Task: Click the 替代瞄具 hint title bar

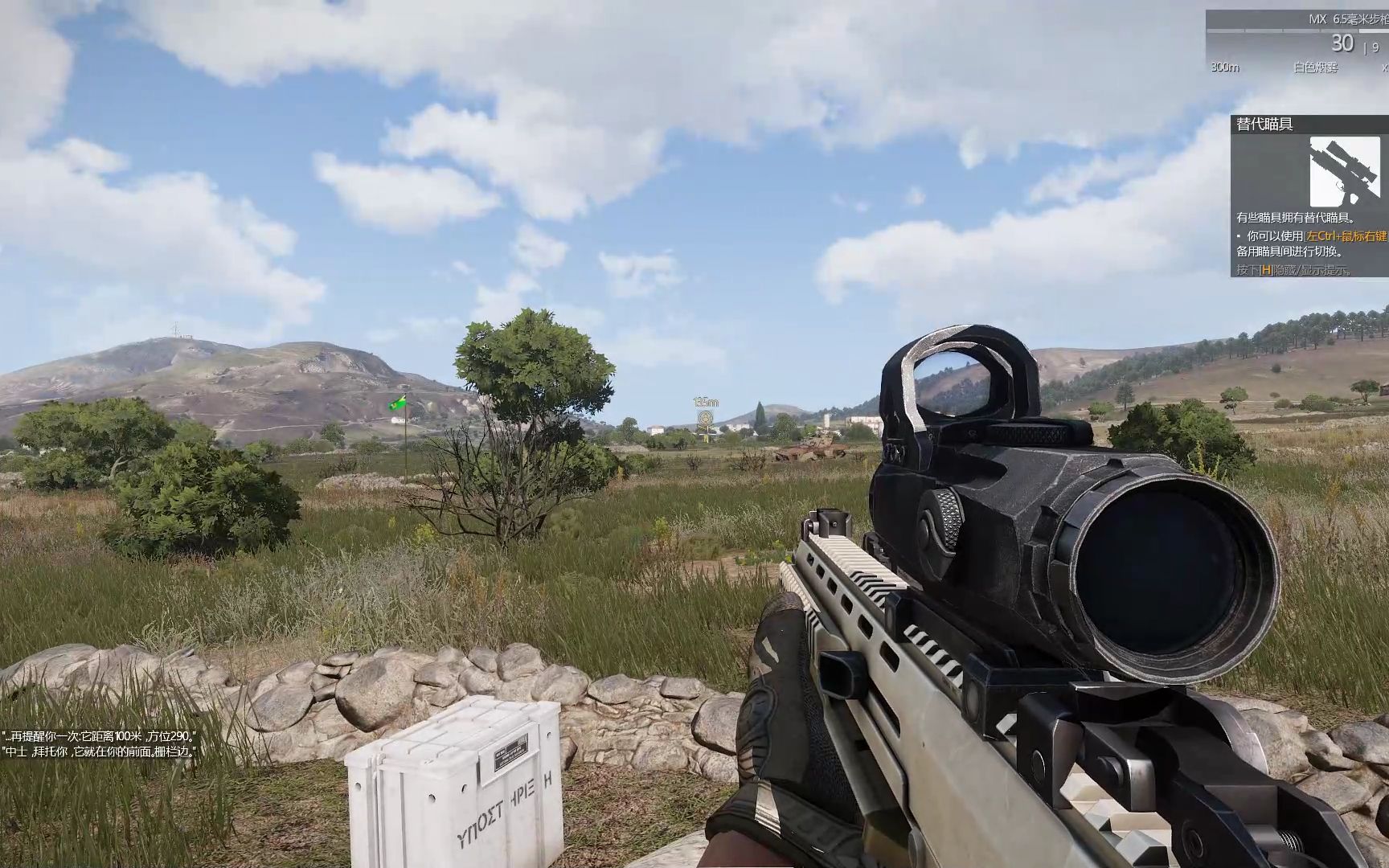Action: pyautogui.click(x=1309, y=125)
